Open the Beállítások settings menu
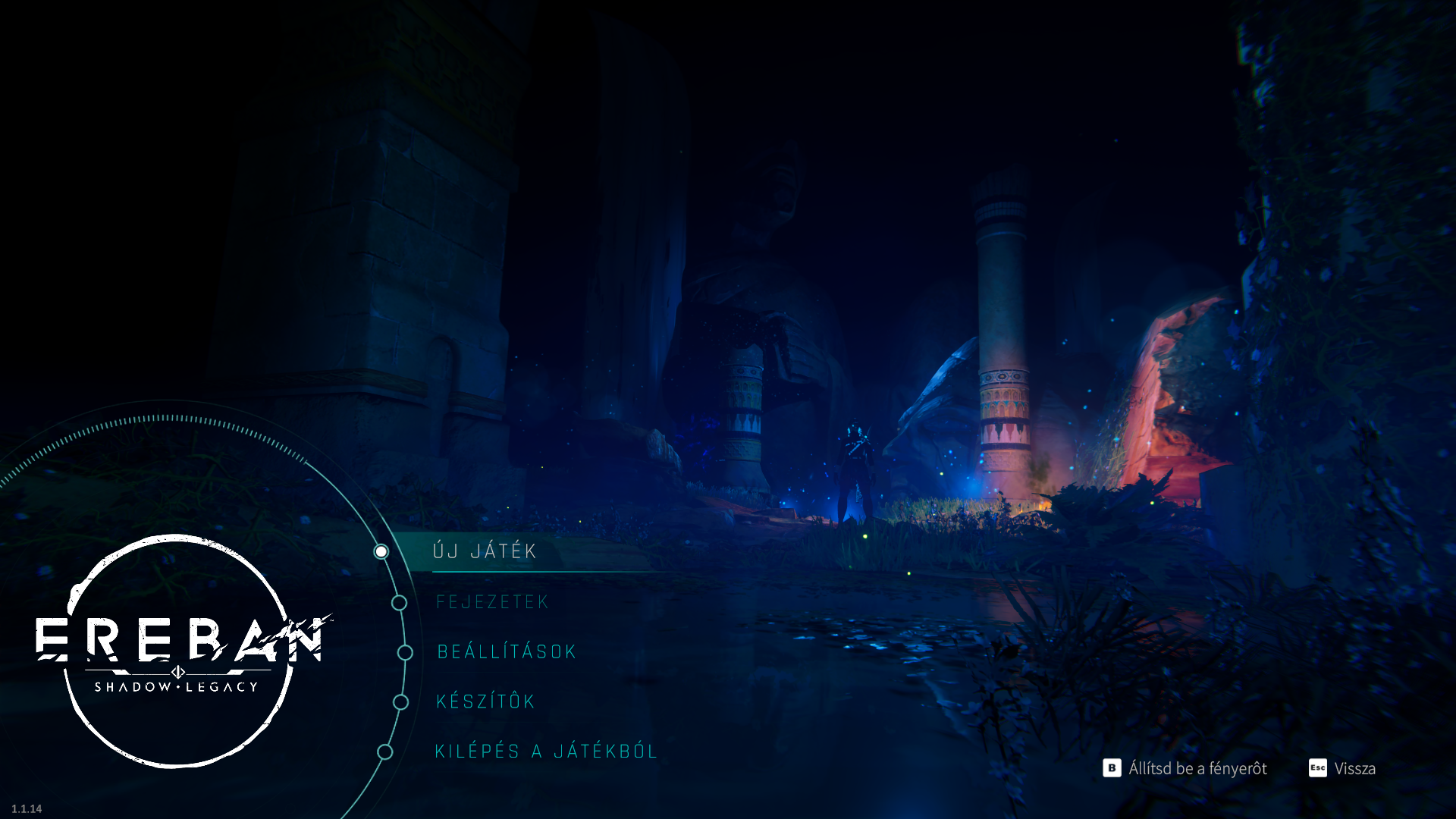This screenshot has height=819, width=1456. [x=507, y=652]
